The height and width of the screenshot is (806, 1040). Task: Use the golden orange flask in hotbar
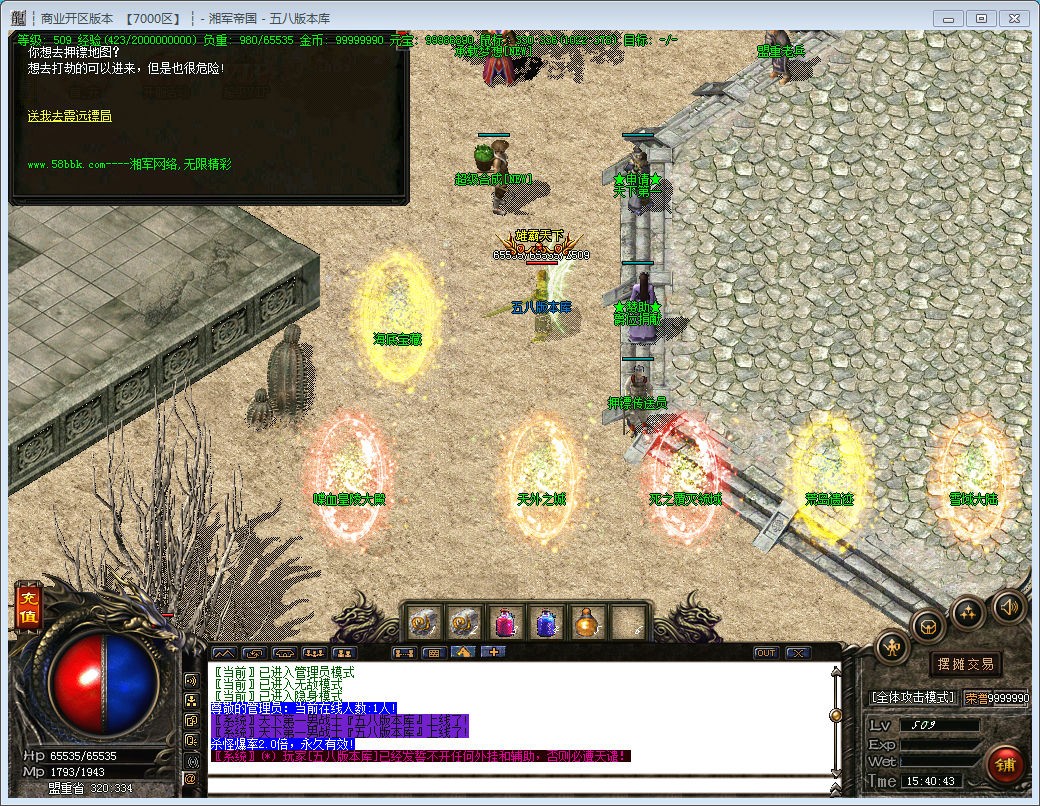click(587, 623)
